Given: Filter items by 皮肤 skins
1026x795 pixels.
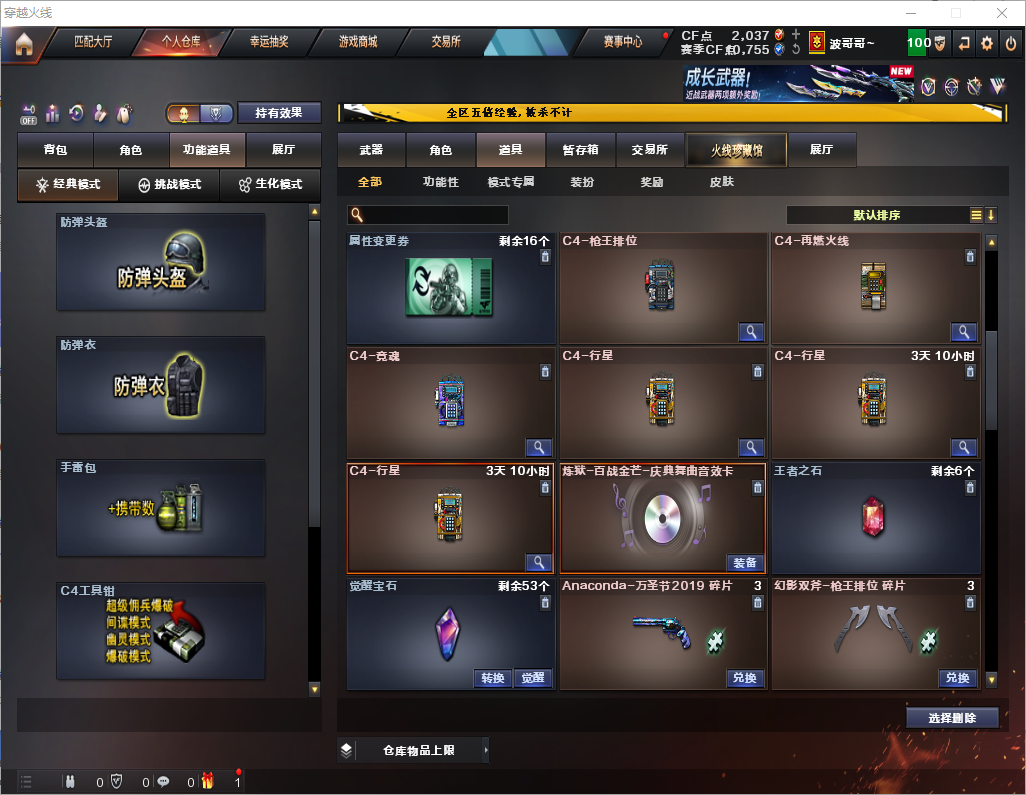Looking at the screenshot, I should pos(721,183).
